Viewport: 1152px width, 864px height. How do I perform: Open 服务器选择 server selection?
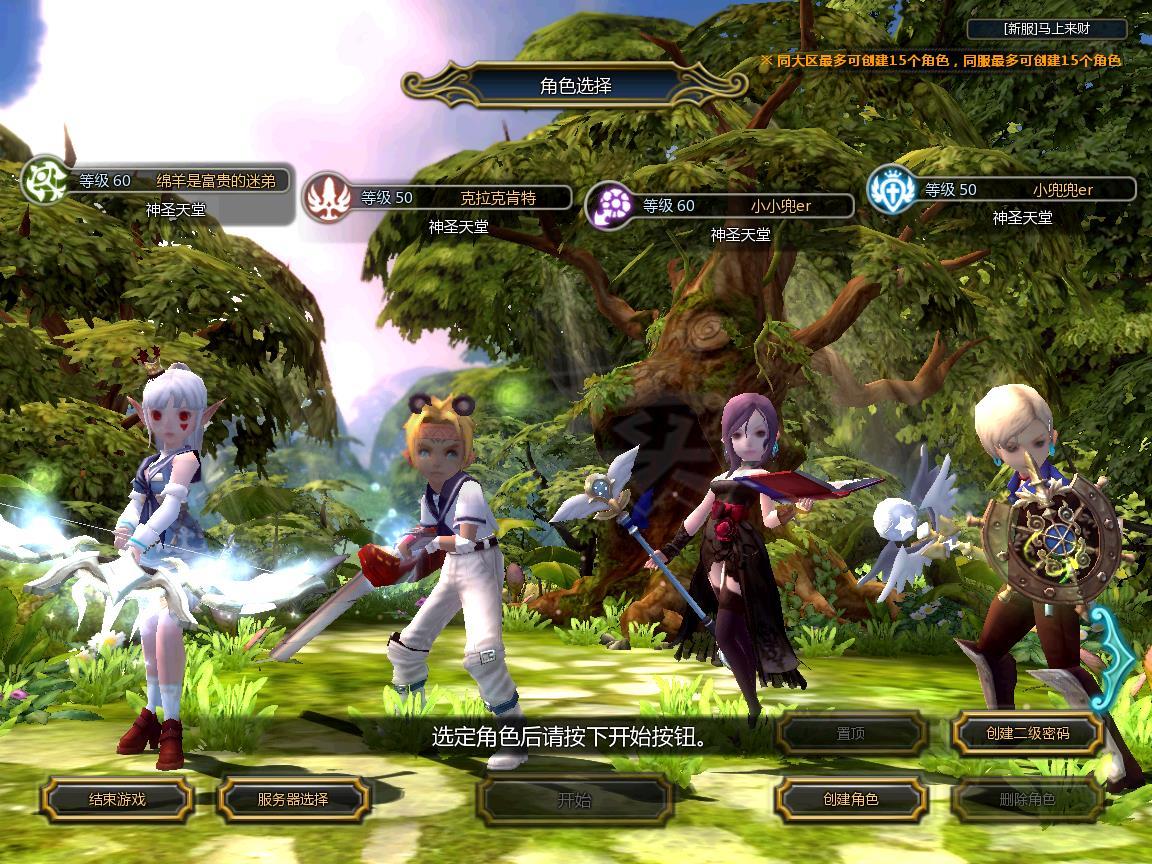(x=293, y=799)
